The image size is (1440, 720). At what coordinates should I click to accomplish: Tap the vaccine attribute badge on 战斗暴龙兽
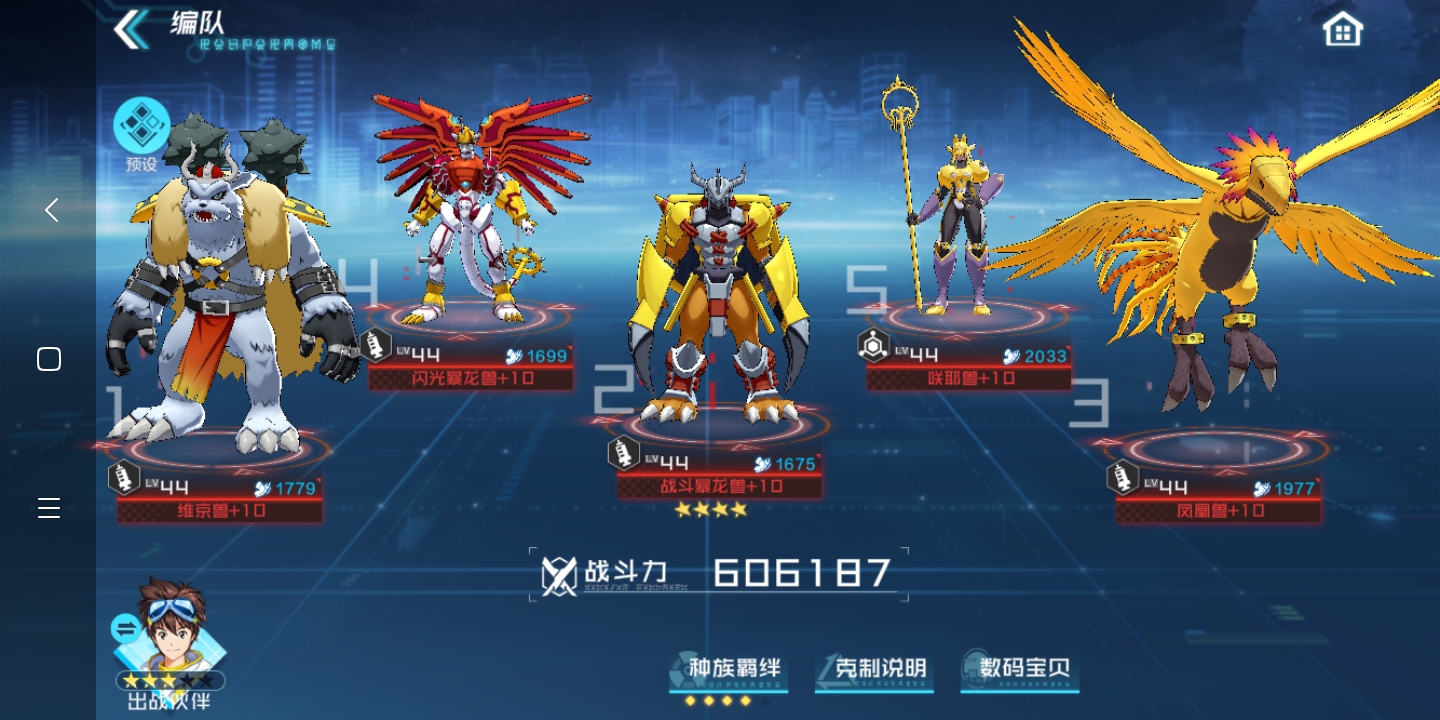pyautogui.click(x=624, y=452)
